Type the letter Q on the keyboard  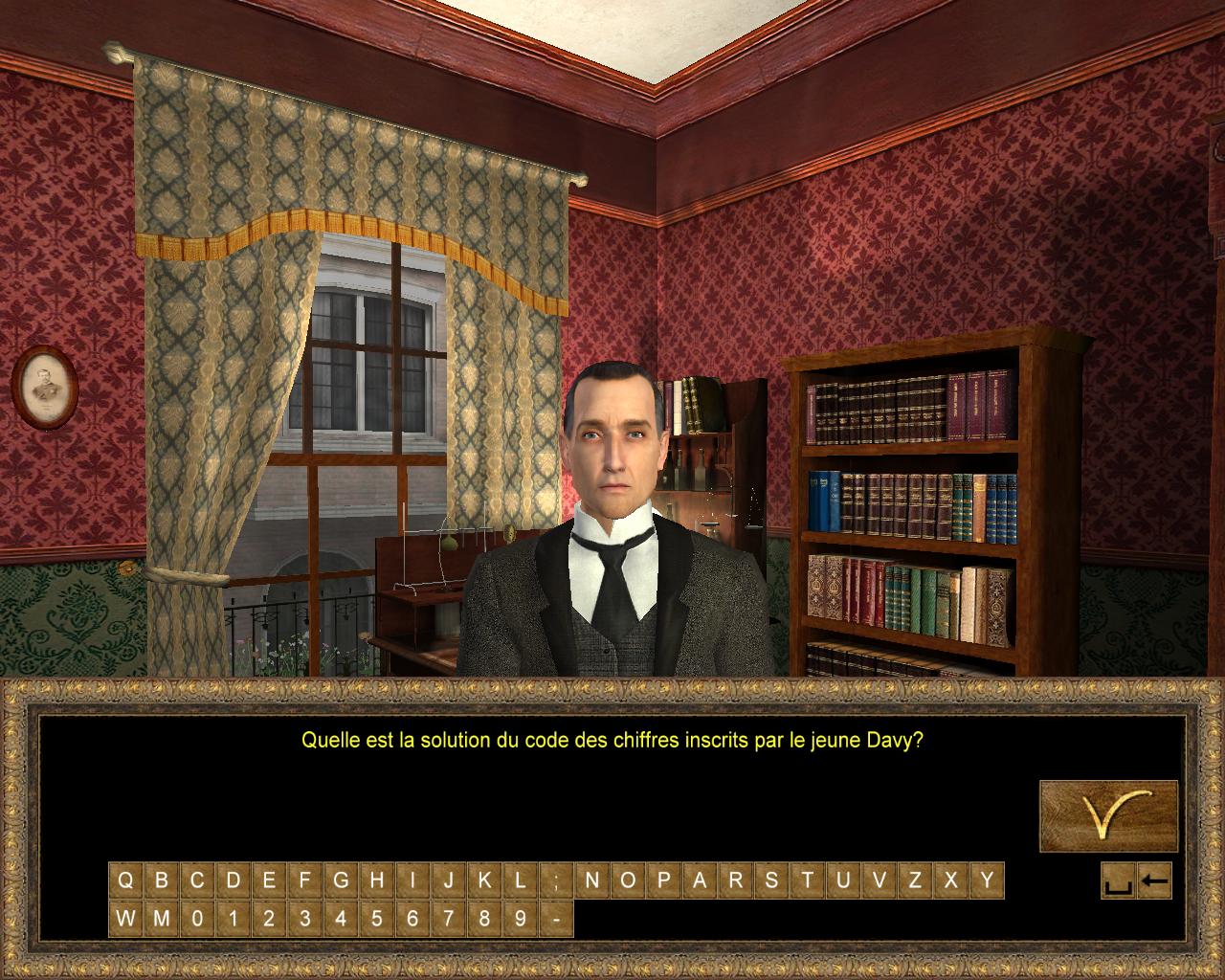tap(125, 880)
